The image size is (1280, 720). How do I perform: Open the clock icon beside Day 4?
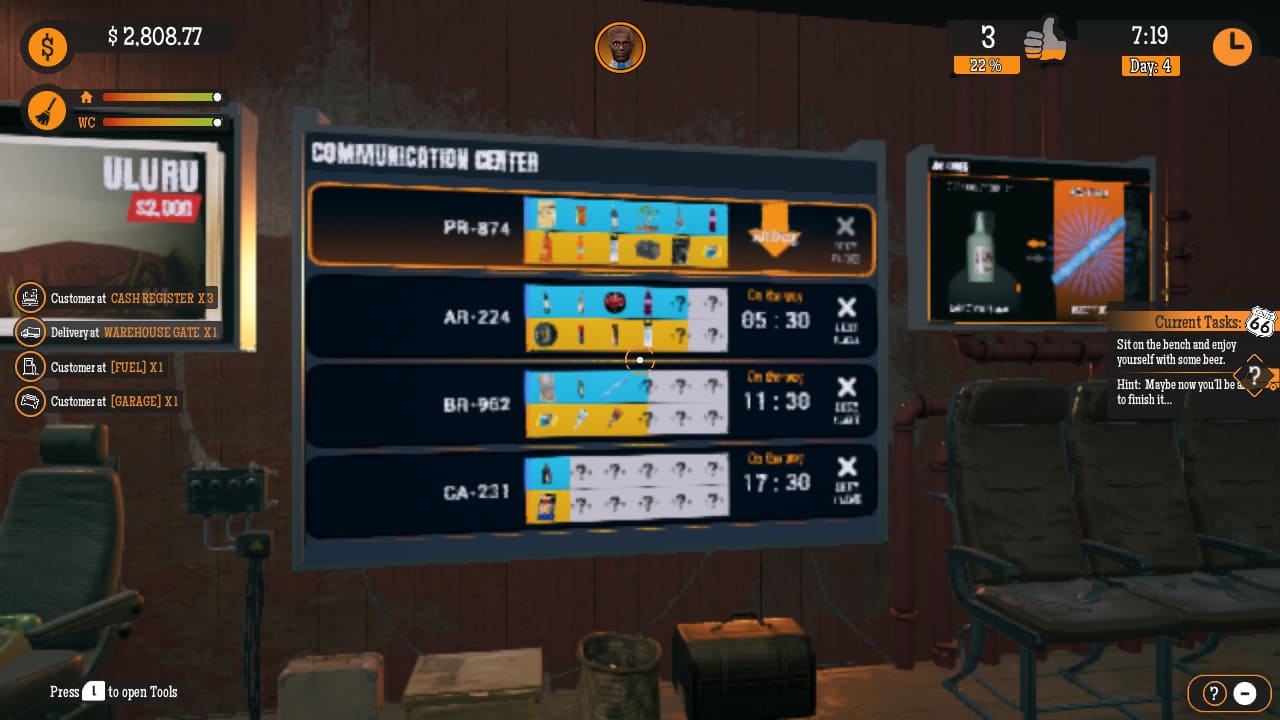coord(1232,46)
